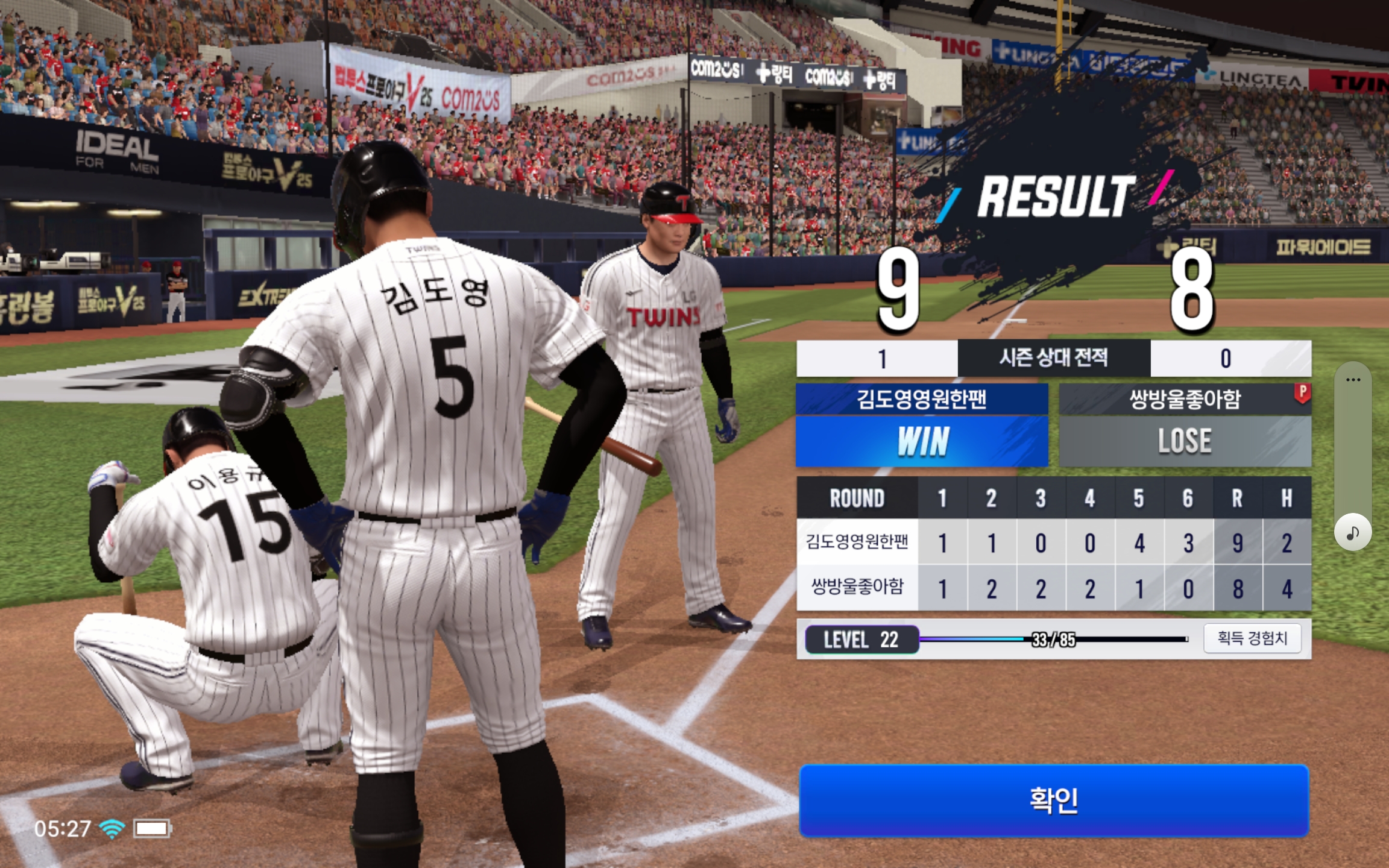This screenshot has height=868, width=1389.
Task: Select winner name 김도영영원한팬 banner
Action: pos(922,399)
